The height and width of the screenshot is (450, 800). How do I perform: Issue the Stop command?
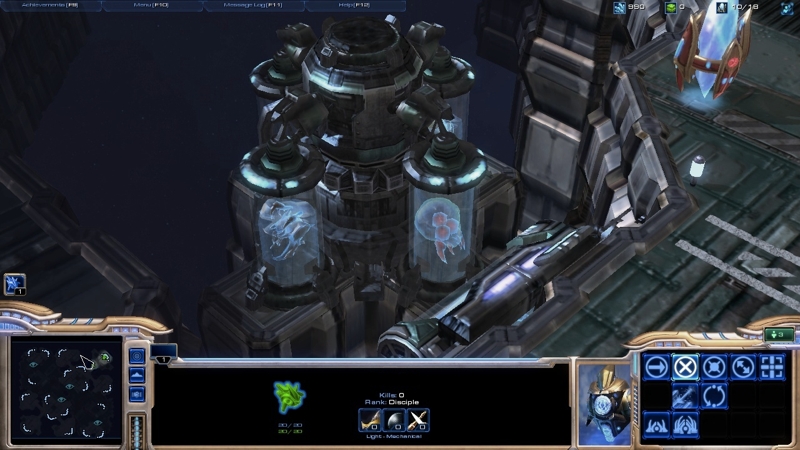(x=685, y=367)
